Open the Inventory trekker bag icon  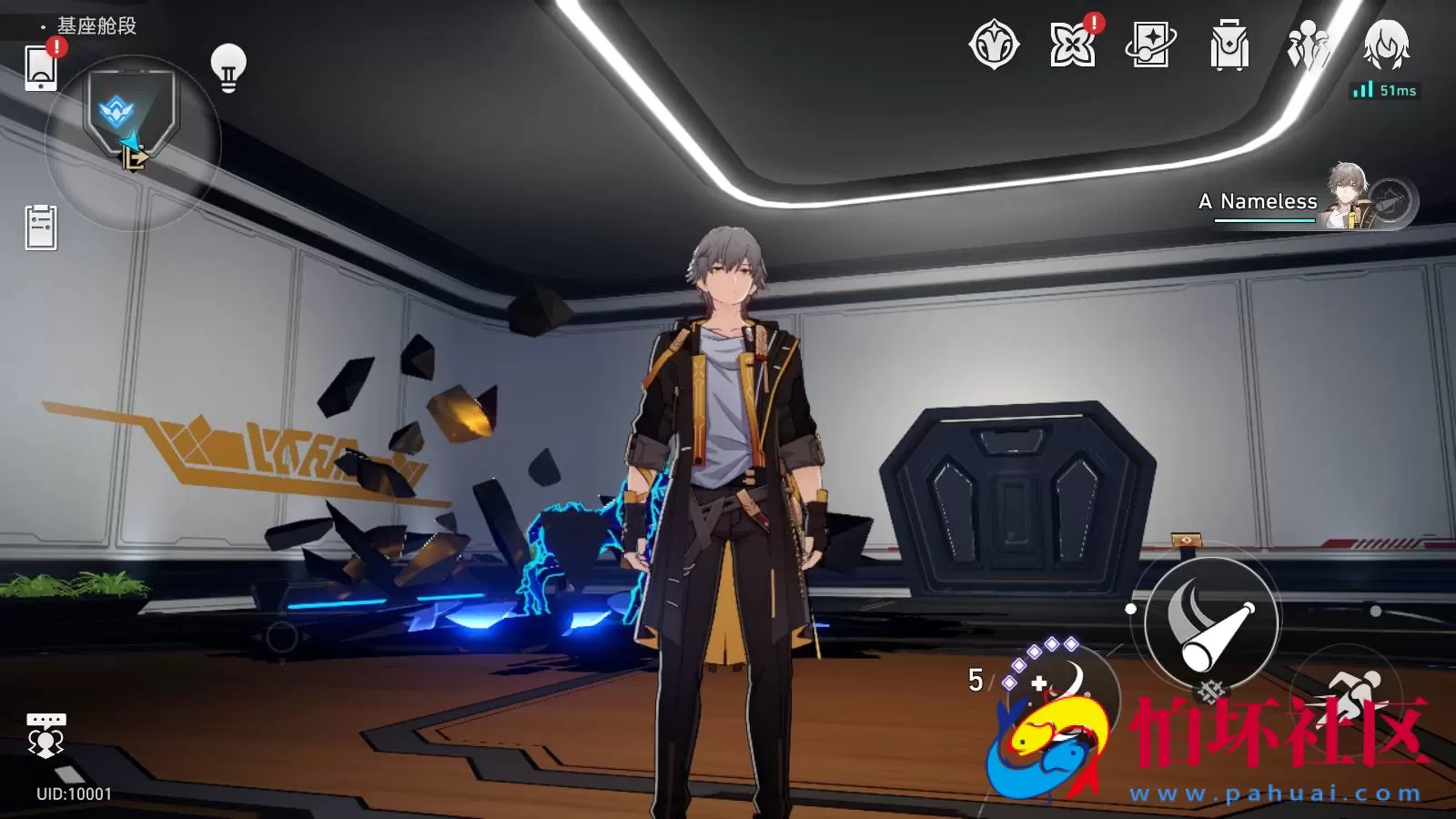coord(1228,45)
